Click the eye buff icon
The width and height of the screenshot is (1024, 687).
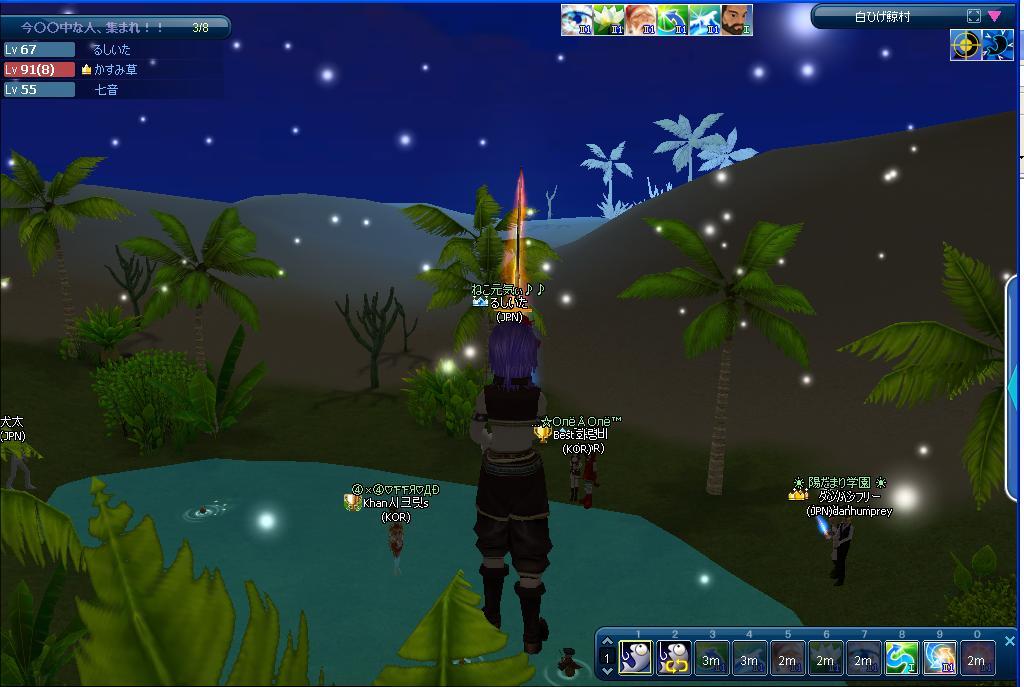click(x=577, y=20)
